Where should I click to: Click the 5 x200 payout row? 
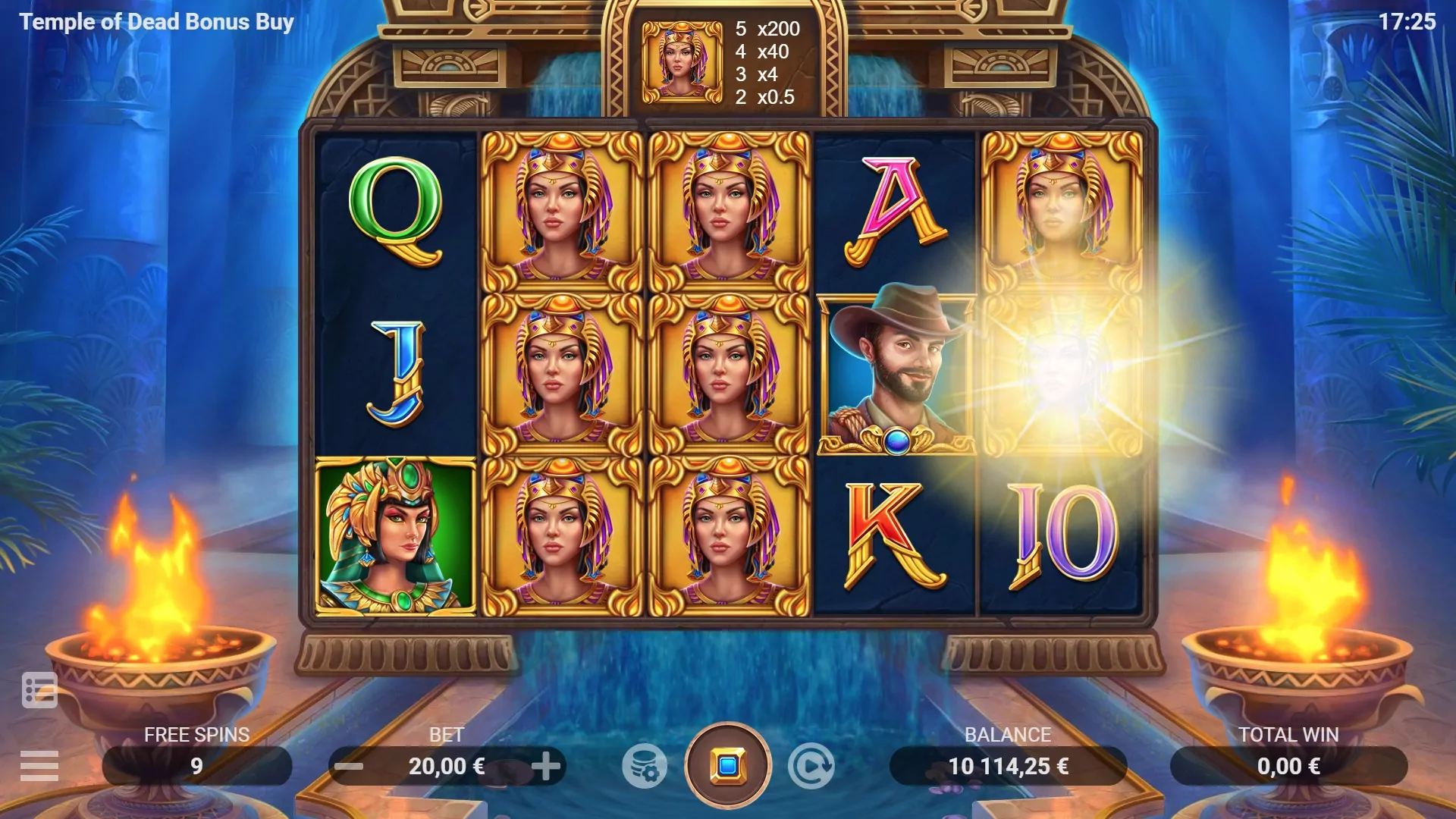coord(766,30)
